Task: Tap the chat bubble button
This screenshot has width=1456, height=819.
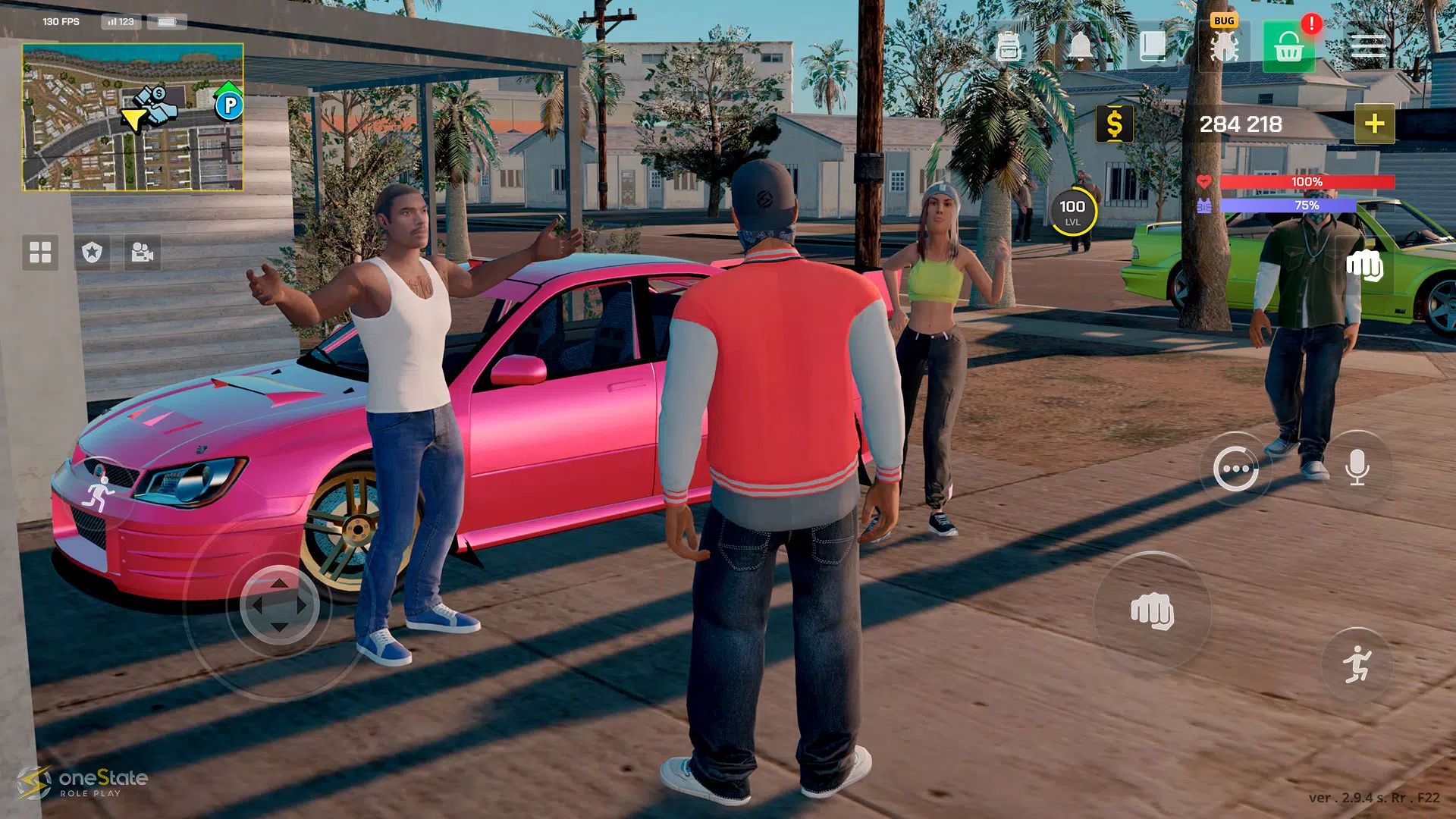Action: [x=1238, y=468]
